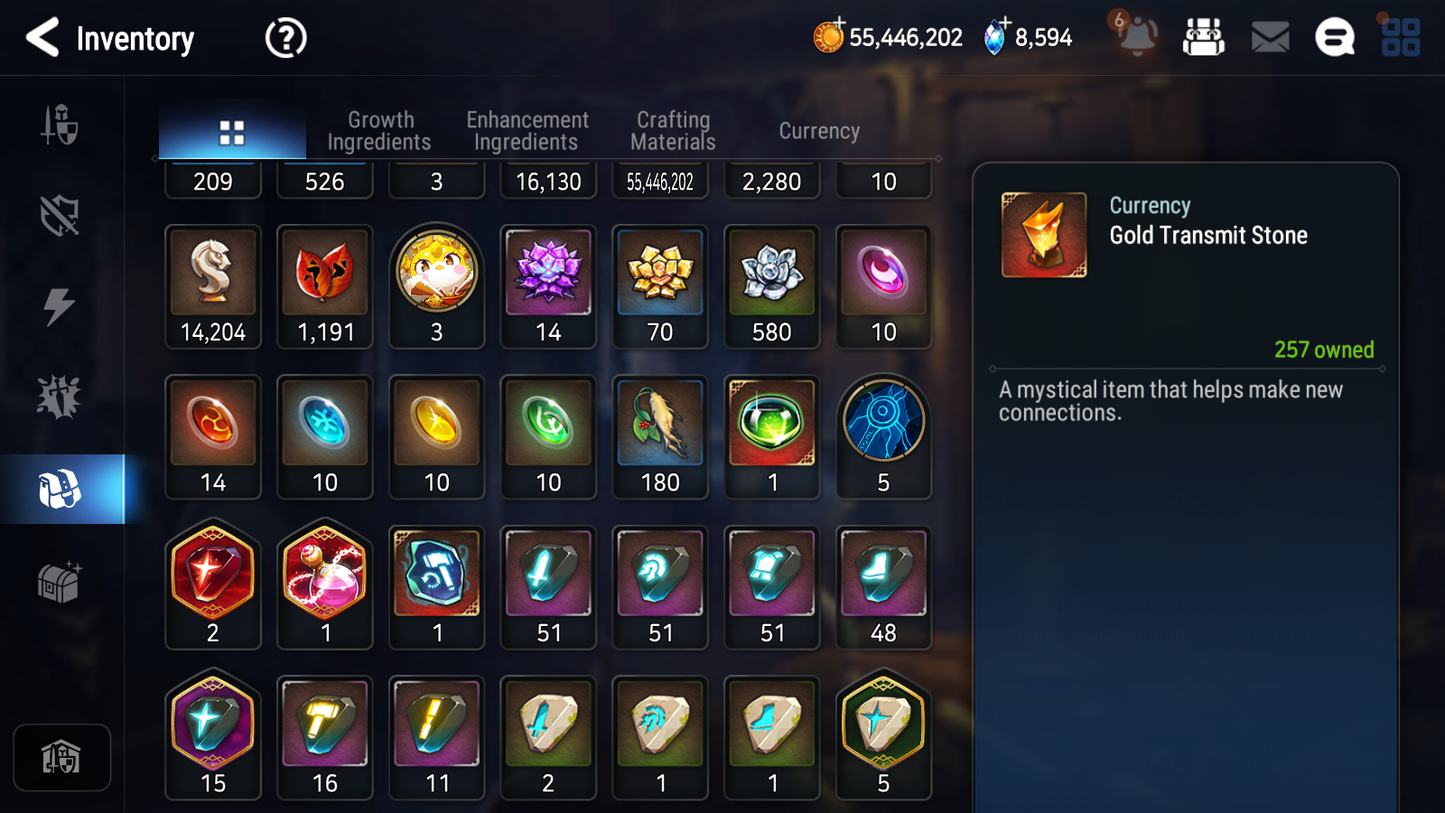Open the Enhancement Ingredients tab
The image size is (1445, 813).
tap(527, 131)
